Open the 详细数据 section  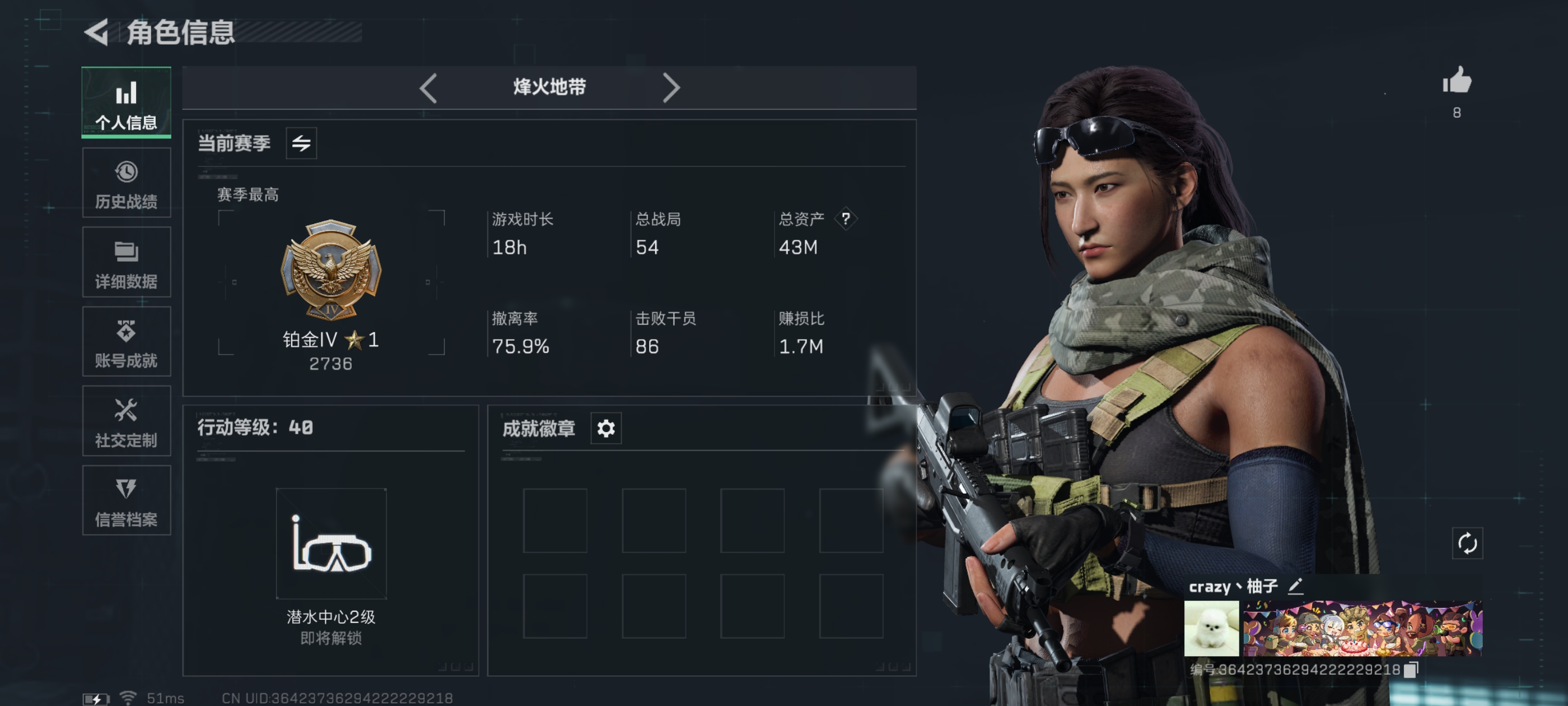point(126,262)
